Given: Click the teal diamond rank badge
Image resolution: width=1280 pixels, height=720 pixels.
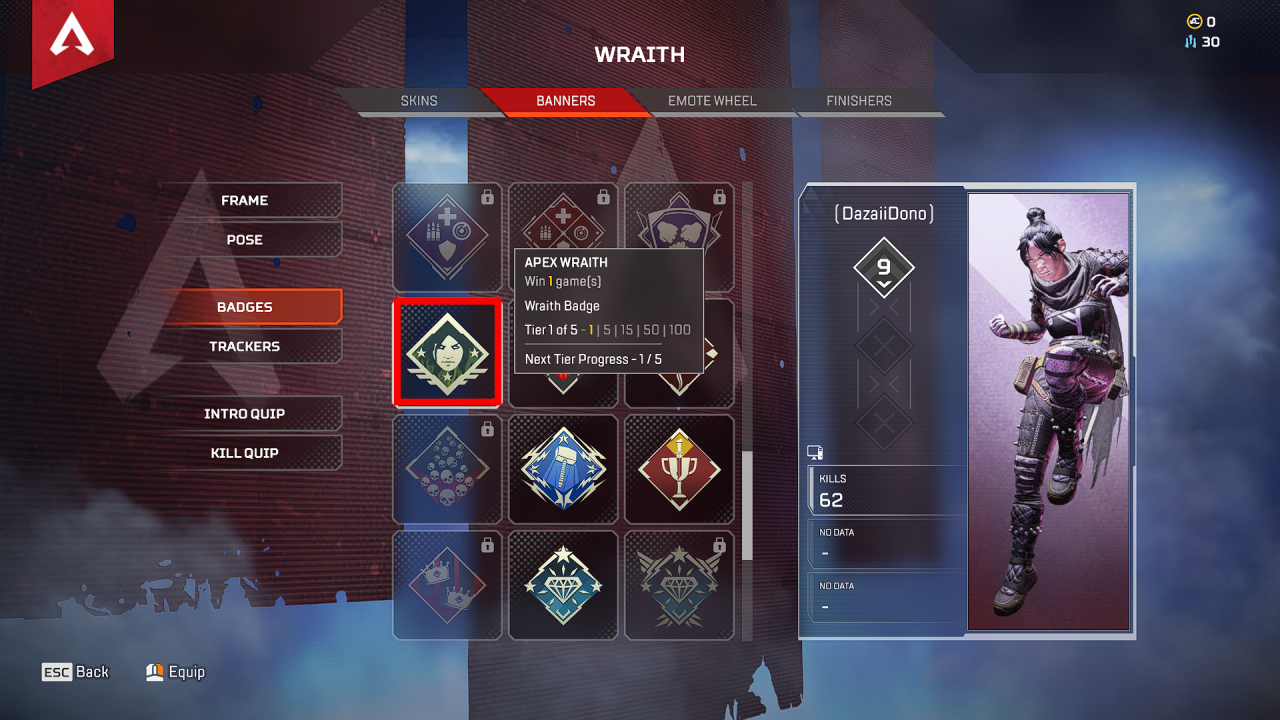Looking at the screenshot, I should [x=563, y=585].
